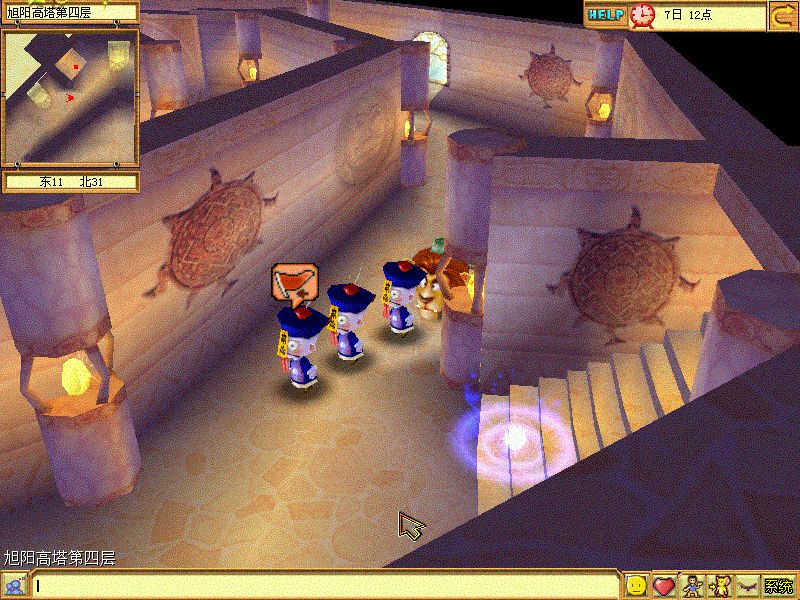The height and width of the screenshot is (600, 800).
Task: Open the pet mouse panel
Action: click(x=718, y=586)
